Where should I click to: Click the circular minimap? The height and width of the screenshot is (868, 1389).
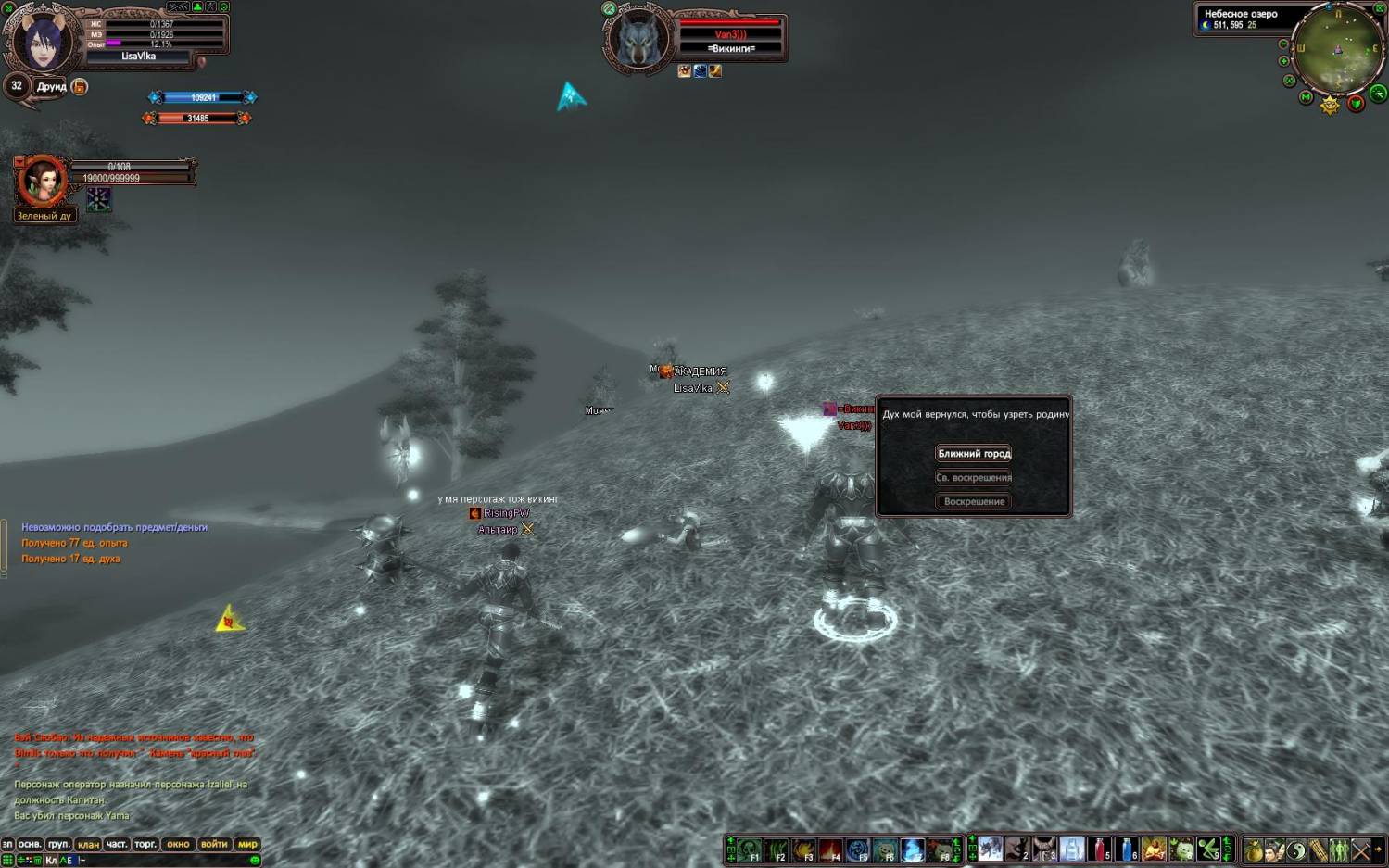pyautogui.click(x=1338, y=51)
